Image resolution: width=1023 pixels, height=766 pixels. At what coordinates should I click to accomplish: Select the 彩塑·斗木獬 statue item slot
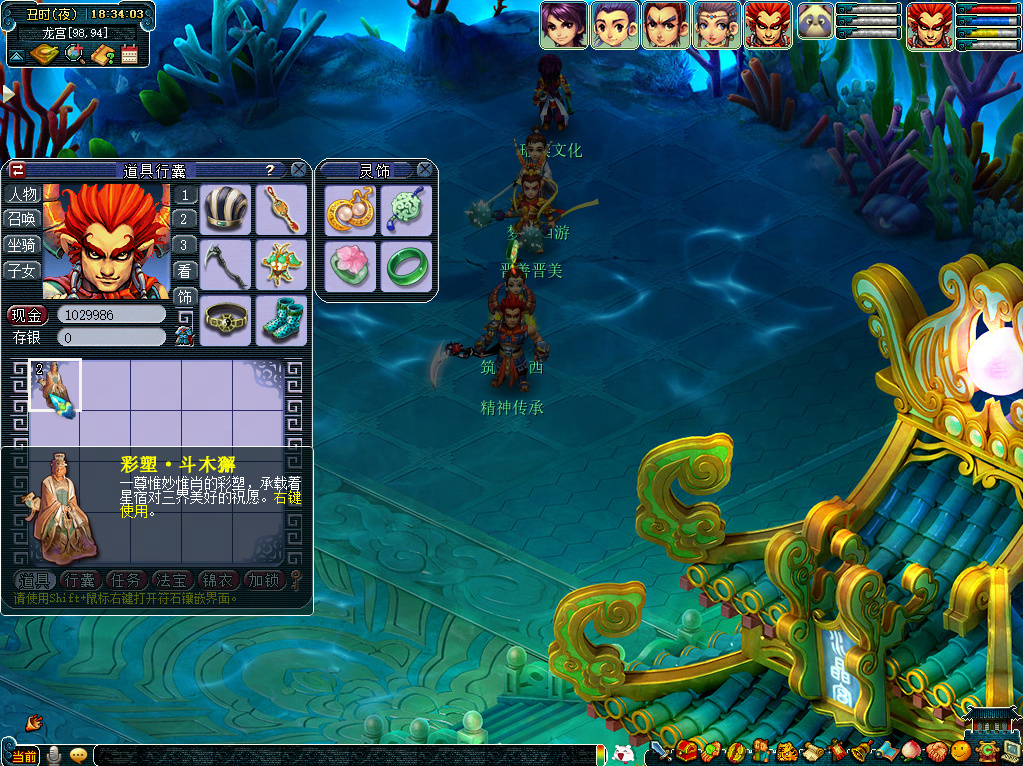[x=55, y=385]
